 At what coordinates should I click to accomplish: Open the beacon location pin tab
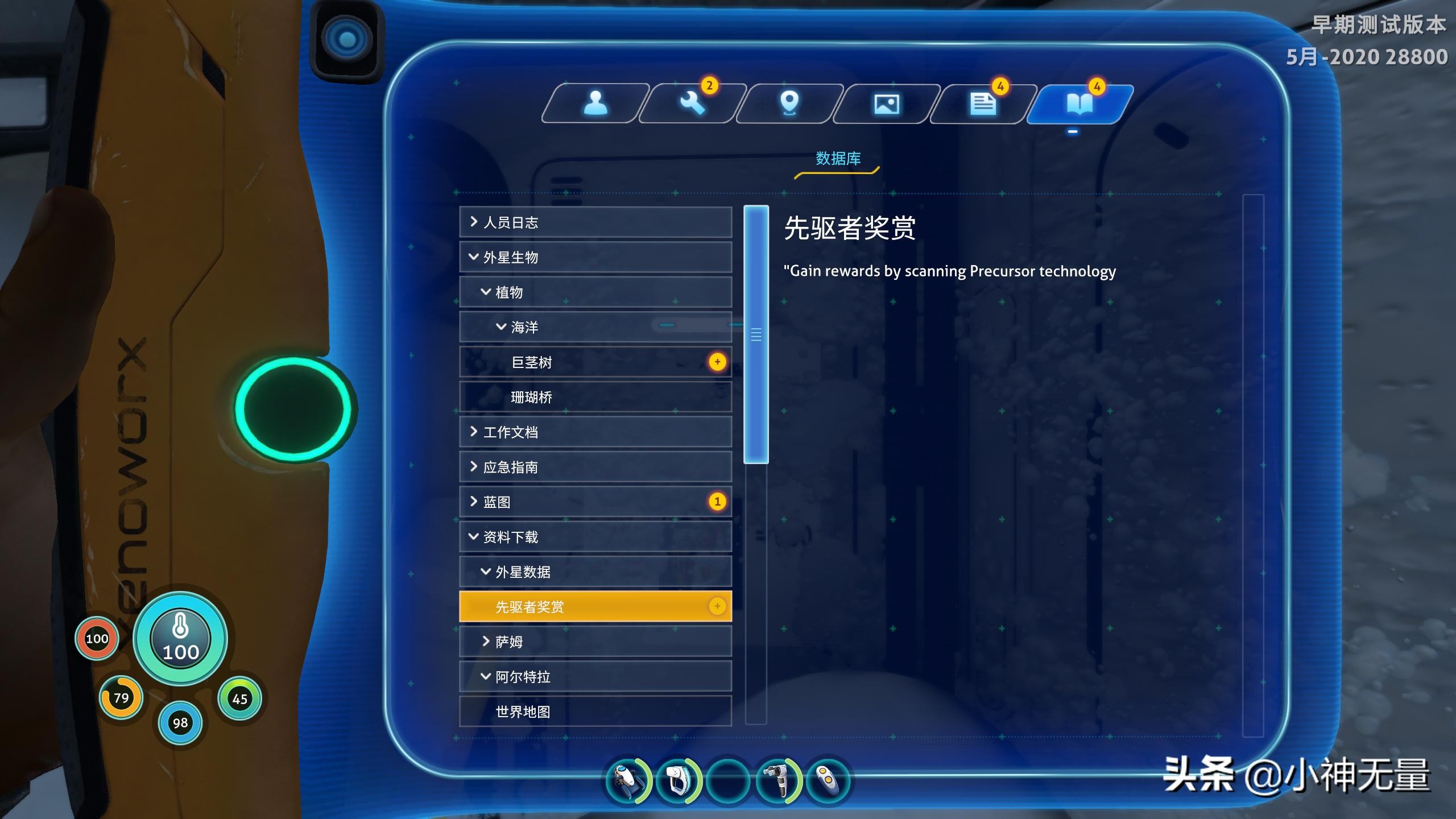click(x=789, y=104)
